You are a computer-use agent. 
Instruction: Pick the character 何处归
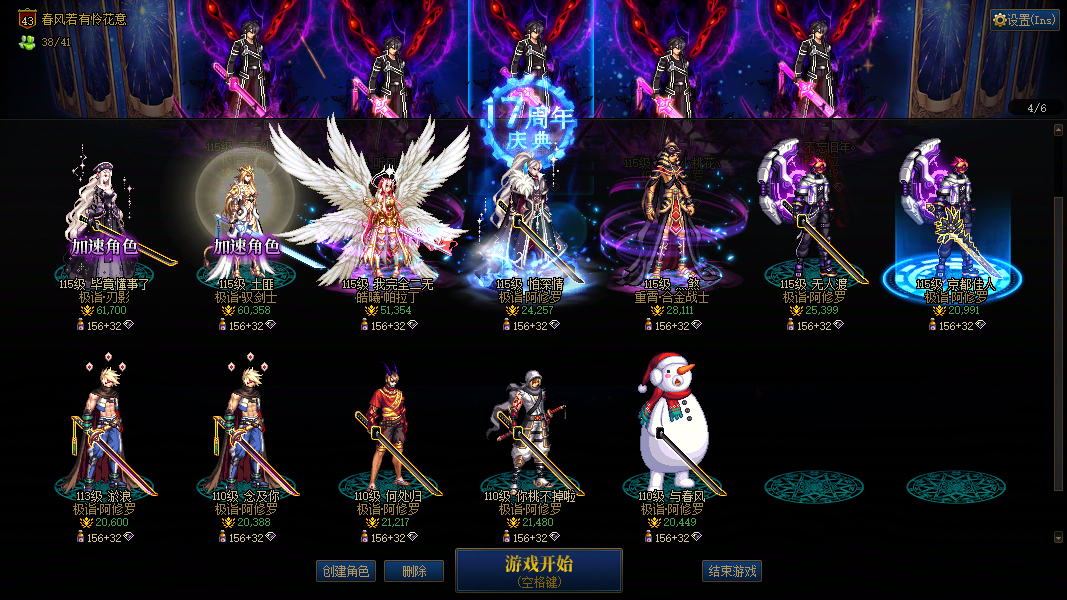click(388, 430)
